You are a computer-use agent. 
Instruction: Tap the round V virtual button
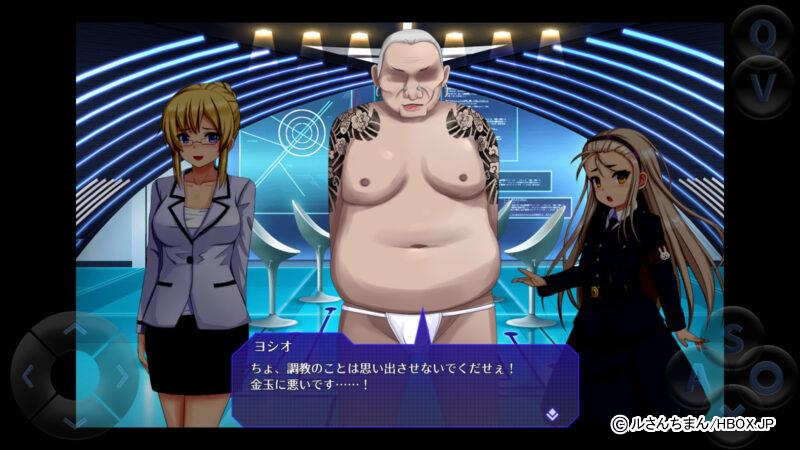point(762,86)
